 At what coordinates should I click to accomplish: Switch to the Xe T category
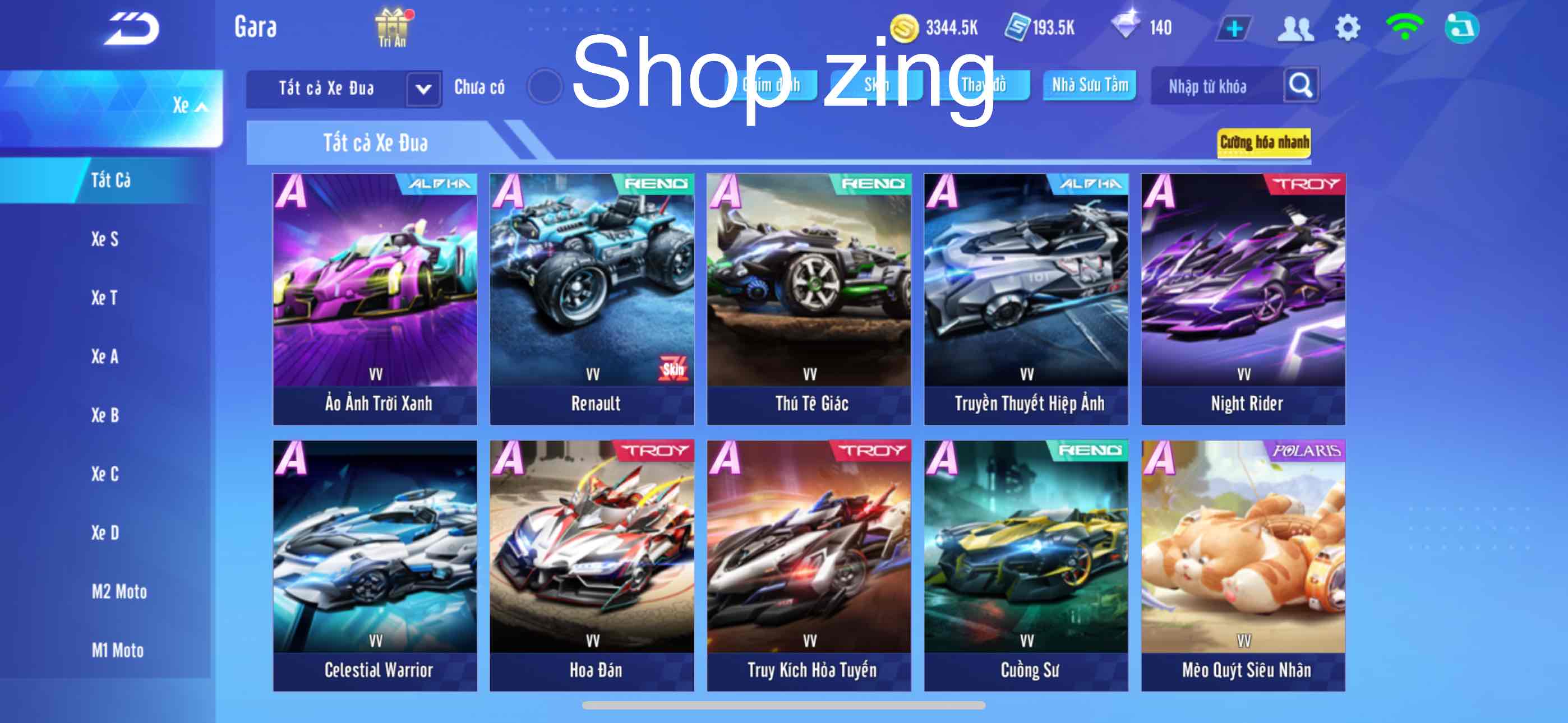(x=105, y=298)
